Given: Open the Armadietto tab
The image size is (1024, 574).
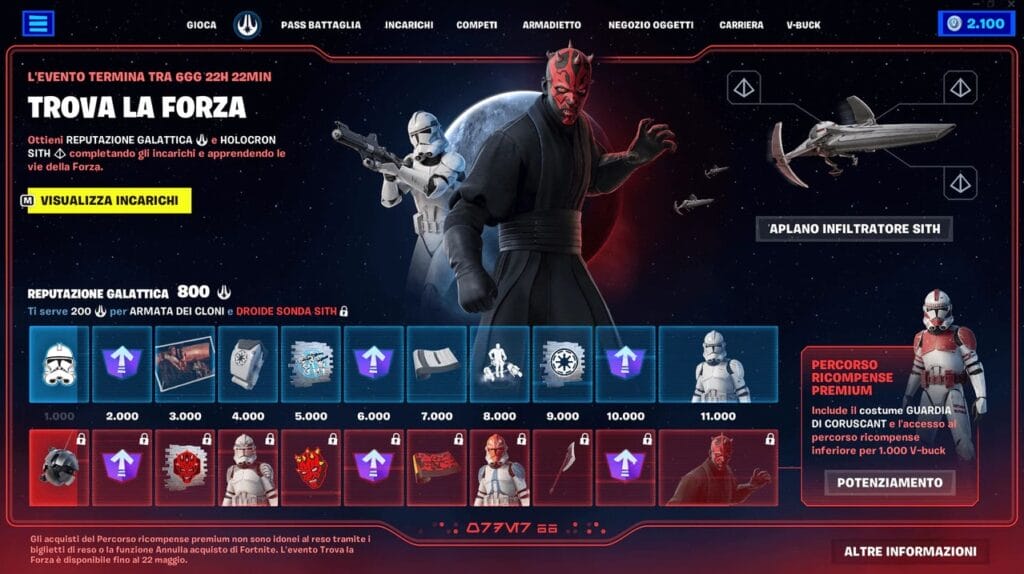Looking at the screenshot, I should [552, 24].
